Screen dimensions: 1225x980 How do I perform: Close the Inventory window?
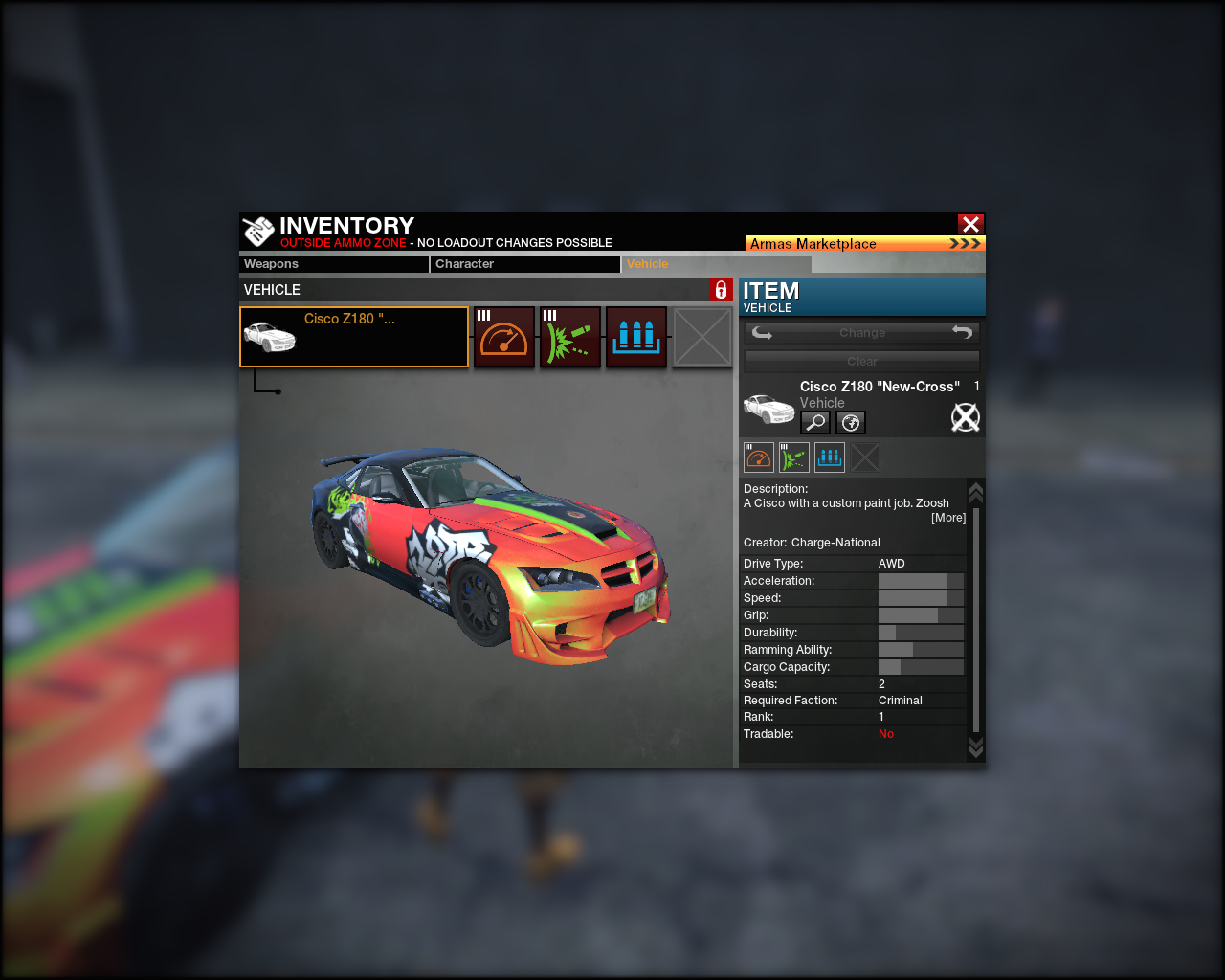(x=970, y=224)
